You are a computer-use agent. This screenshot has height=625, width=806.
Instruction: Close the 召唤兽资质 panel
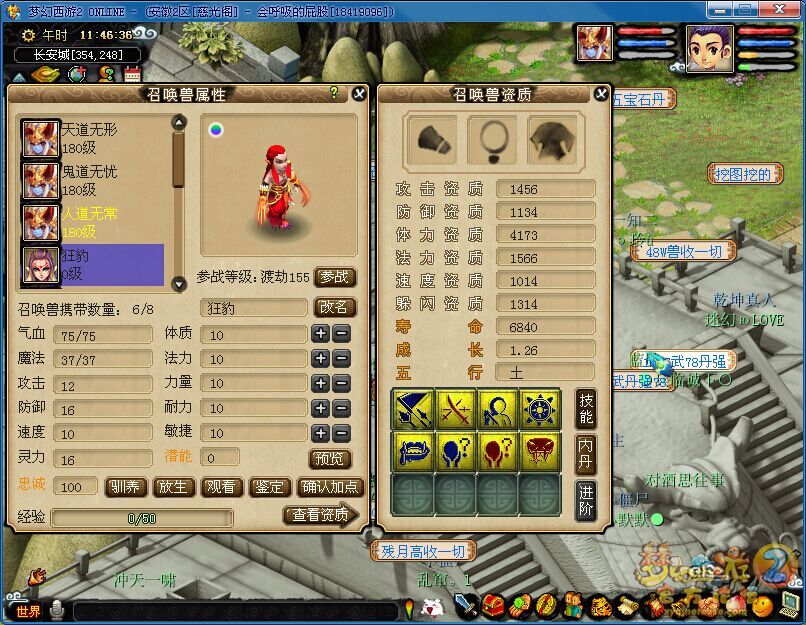pyautogui.click(x=600, y=93)
